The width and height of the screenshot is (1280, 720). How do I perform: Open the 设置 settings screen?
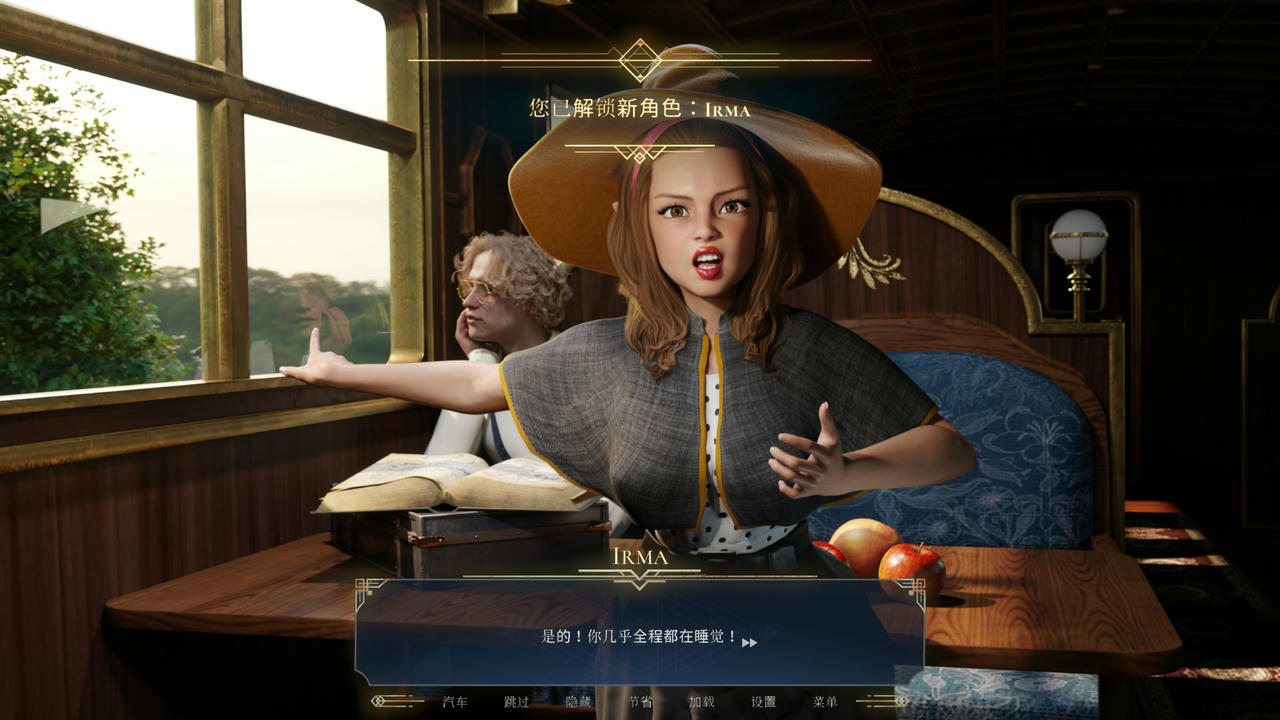coord(762,701)
